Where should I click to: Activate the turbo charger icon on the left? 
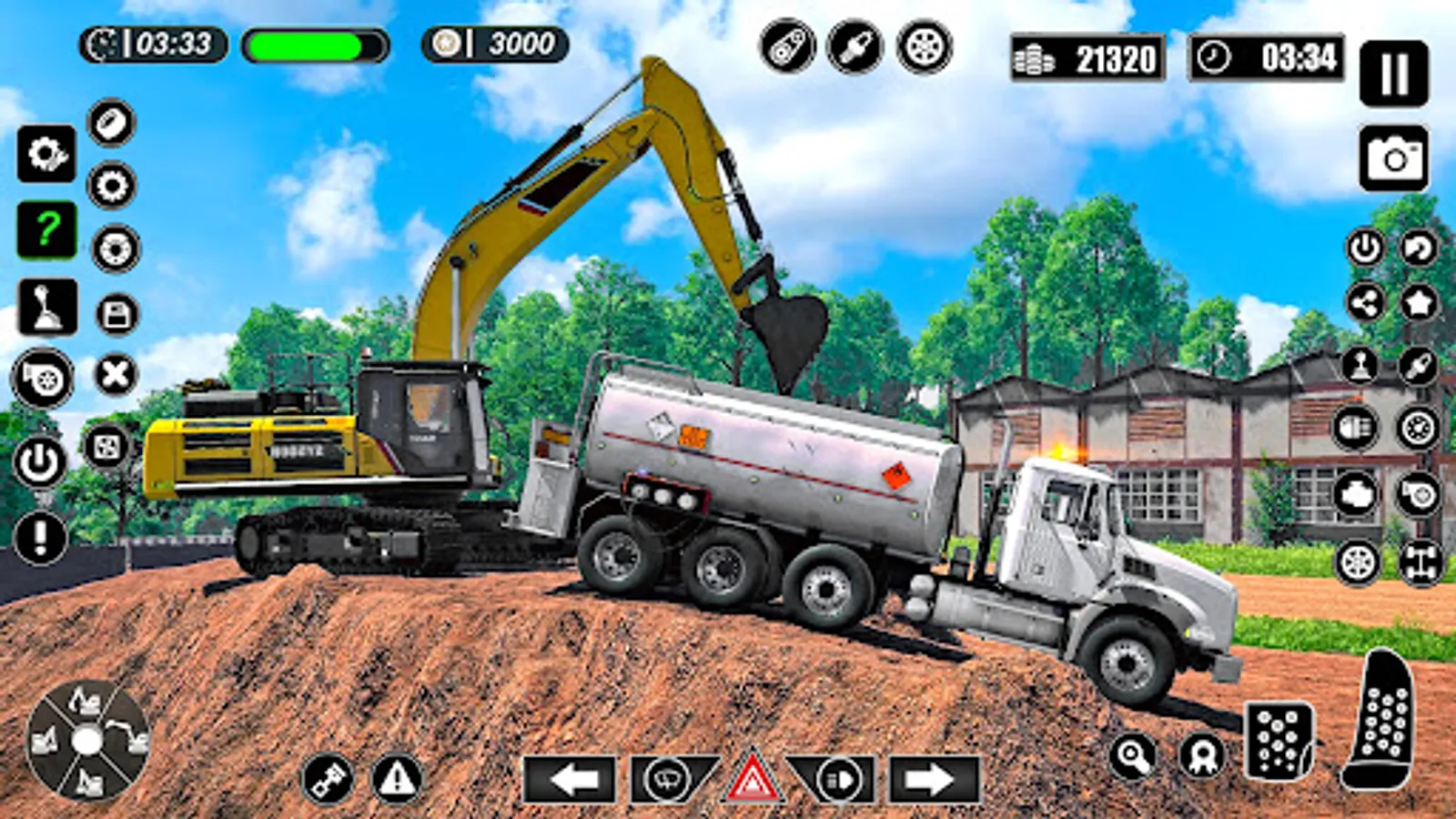coord(44,378)
